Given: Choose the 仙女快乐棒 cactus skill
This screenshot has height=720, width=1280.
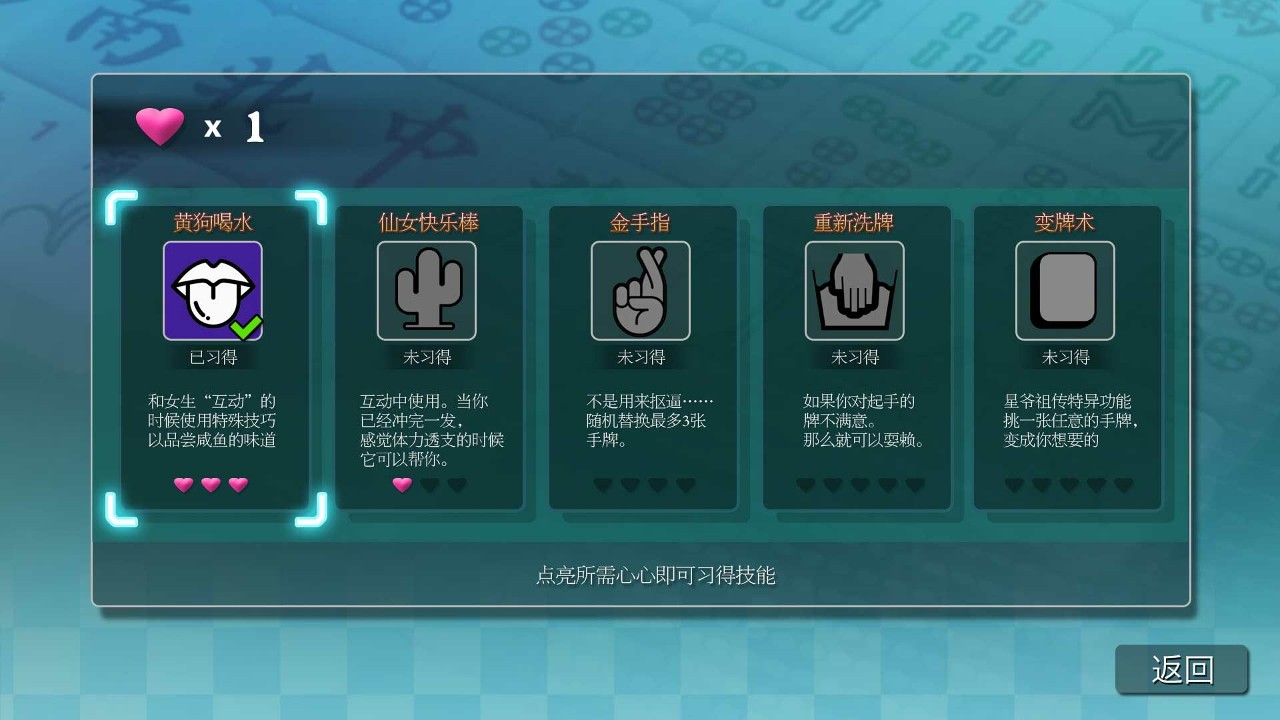Looking at the screenshot, I should click(427, 291).
